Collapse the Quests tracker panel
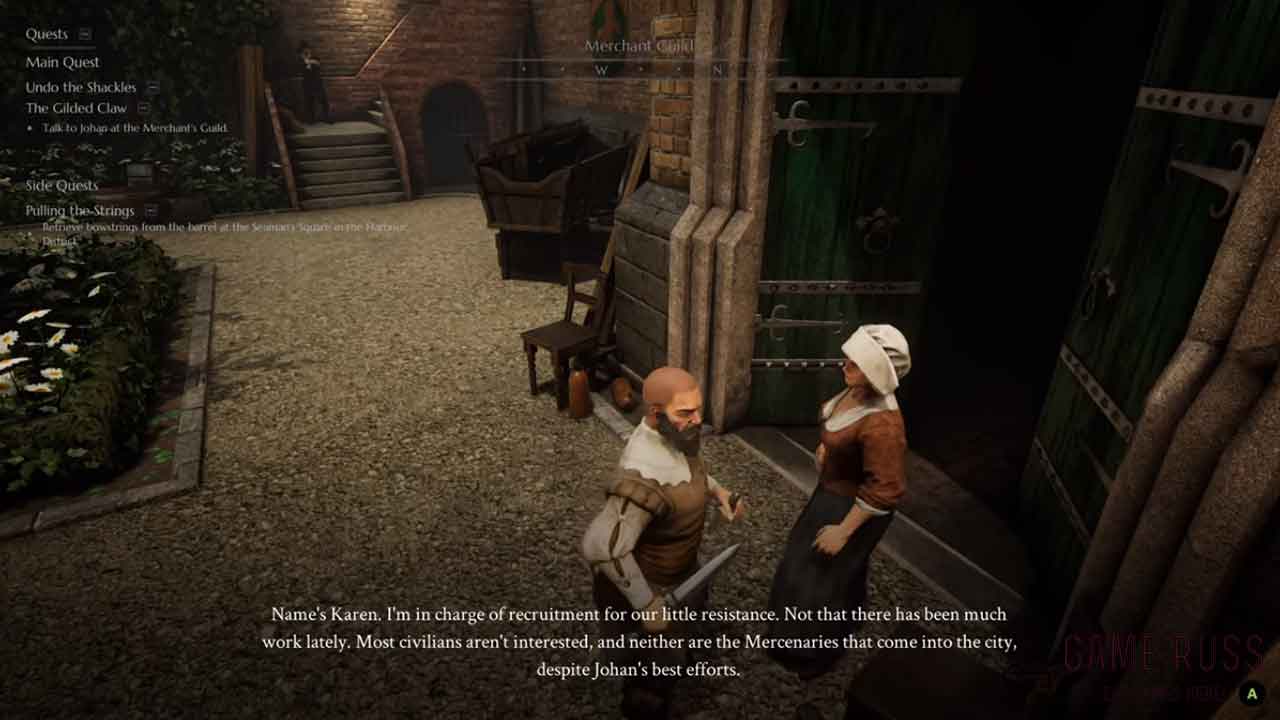The width and height of the screenshot is (1280, 720). coord(85,34)
